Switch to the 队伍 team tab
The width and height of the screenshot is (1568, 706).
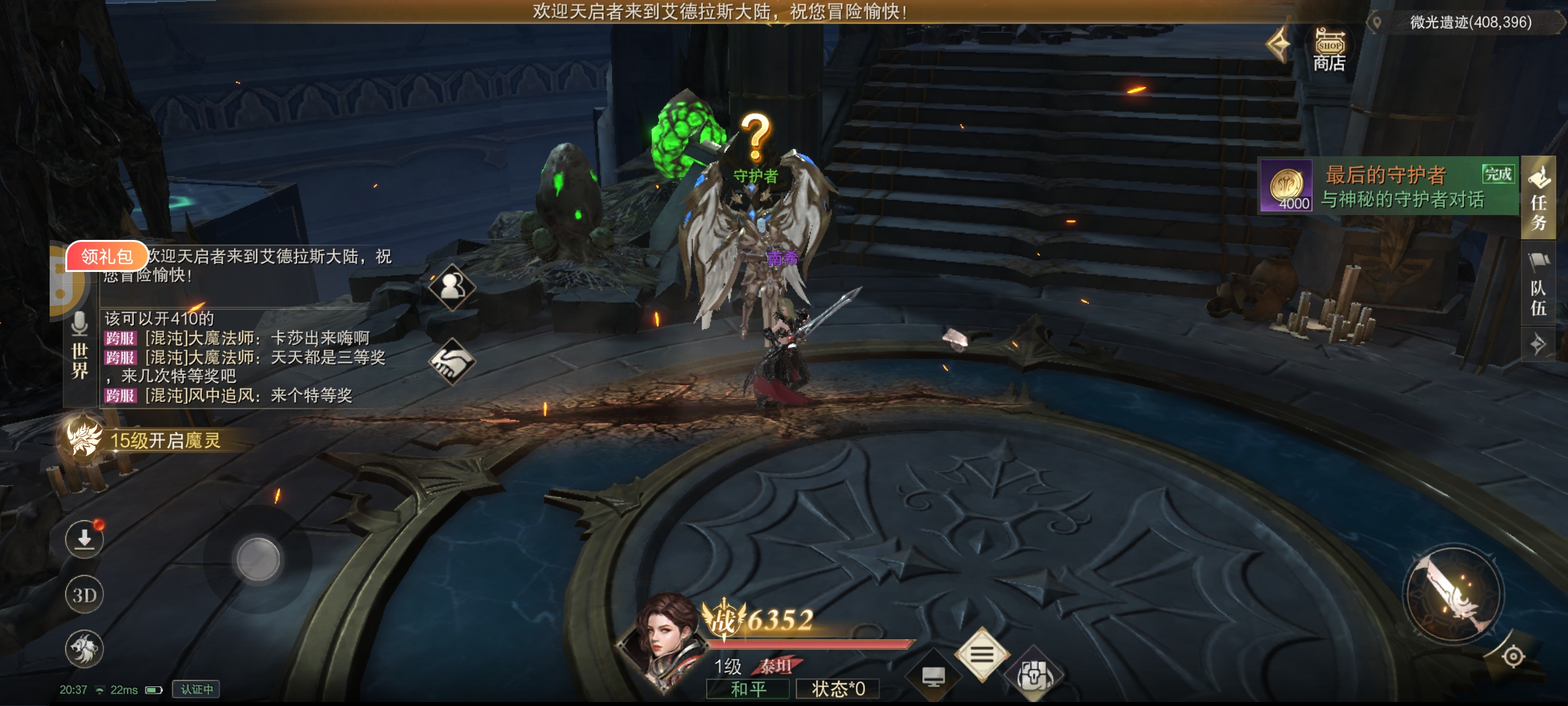[1539, 288]
